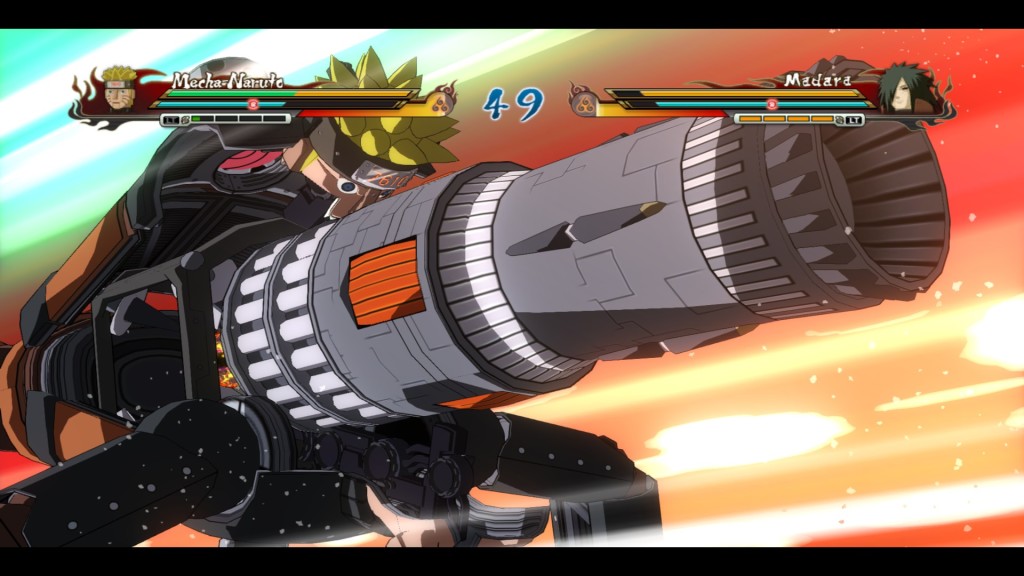This screenshot has height=576, width=1024.
Task: Click the tomoe emblem beside Madara's gauge
Action: 583,100
